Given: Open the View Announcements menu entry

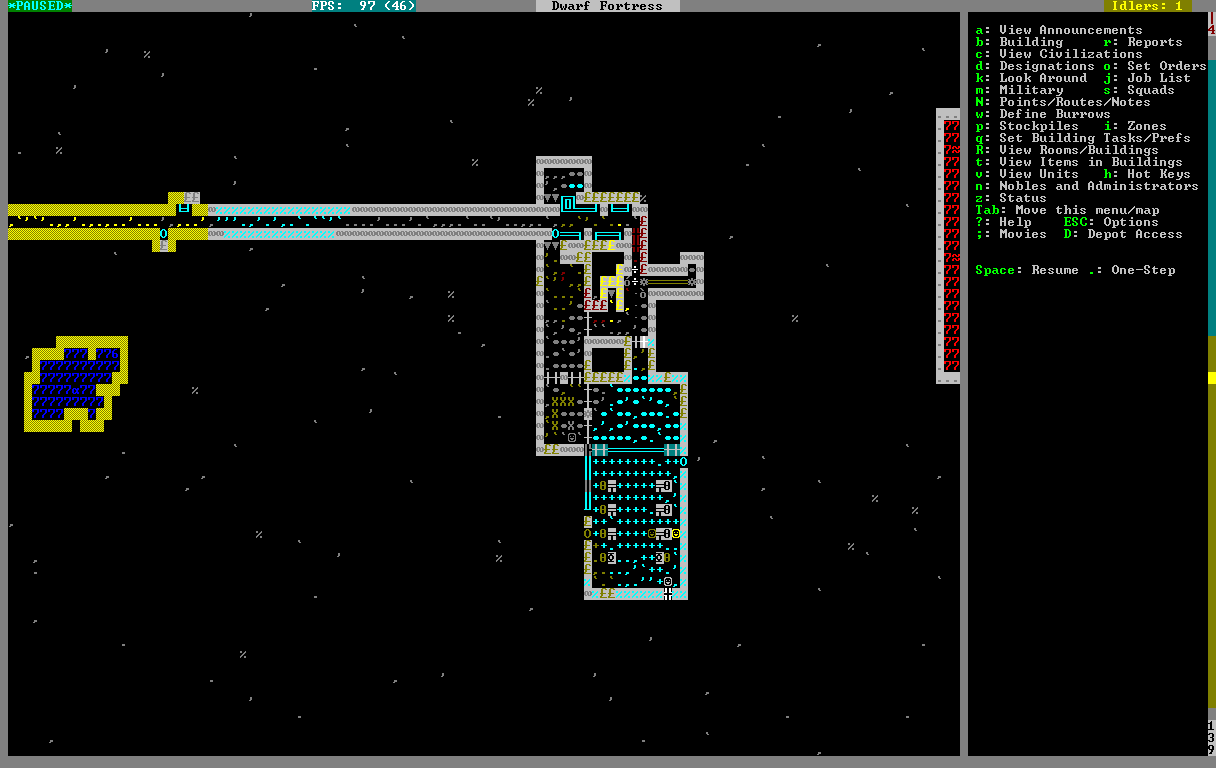Looking at the screenshot, I should coord(1070,30).
